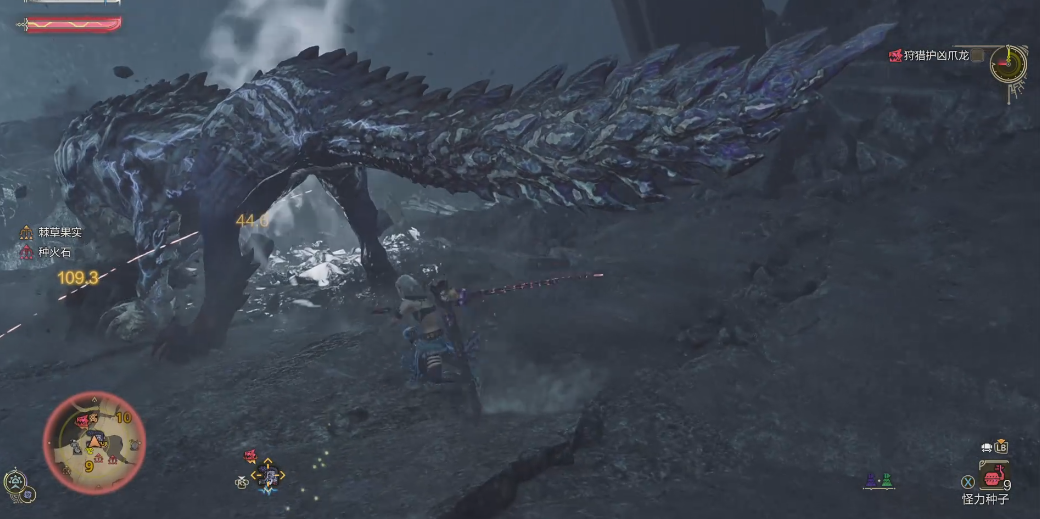Viewport: 1040px width, 519px height.
Task: Click the 狩猎护凶爪龙 quest objective
Action: 936,56
